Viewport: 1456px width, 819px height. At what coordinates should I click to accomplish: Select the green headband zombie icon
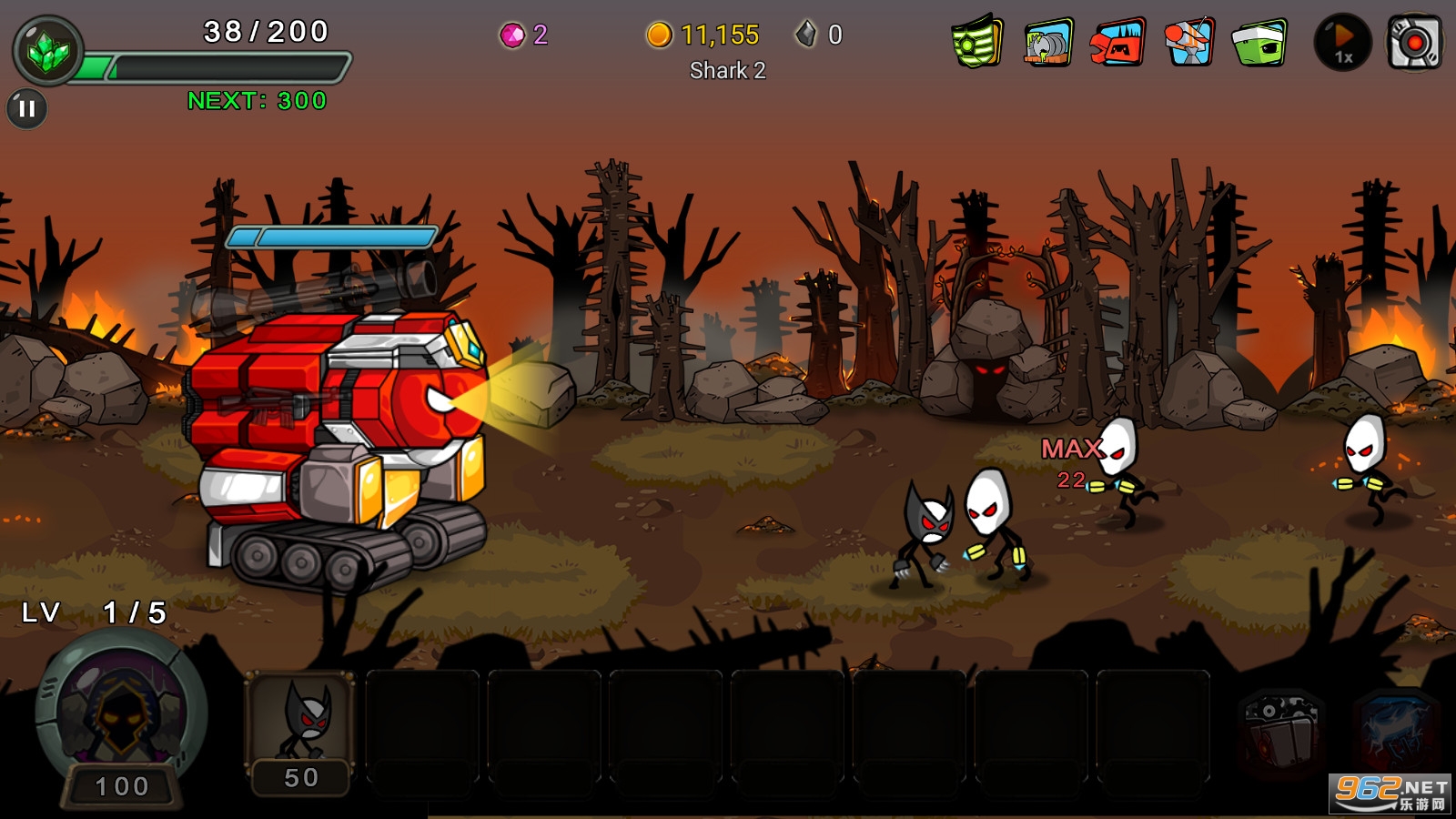click(x=1259, y=43)
